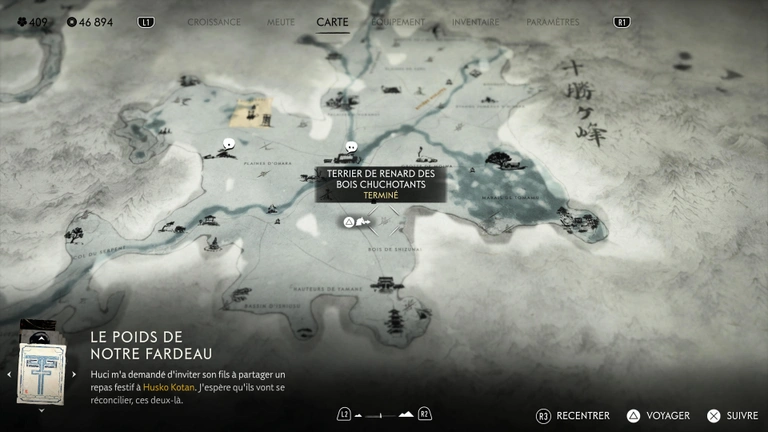
Task: Select the Carte tab
Action: 332,22
